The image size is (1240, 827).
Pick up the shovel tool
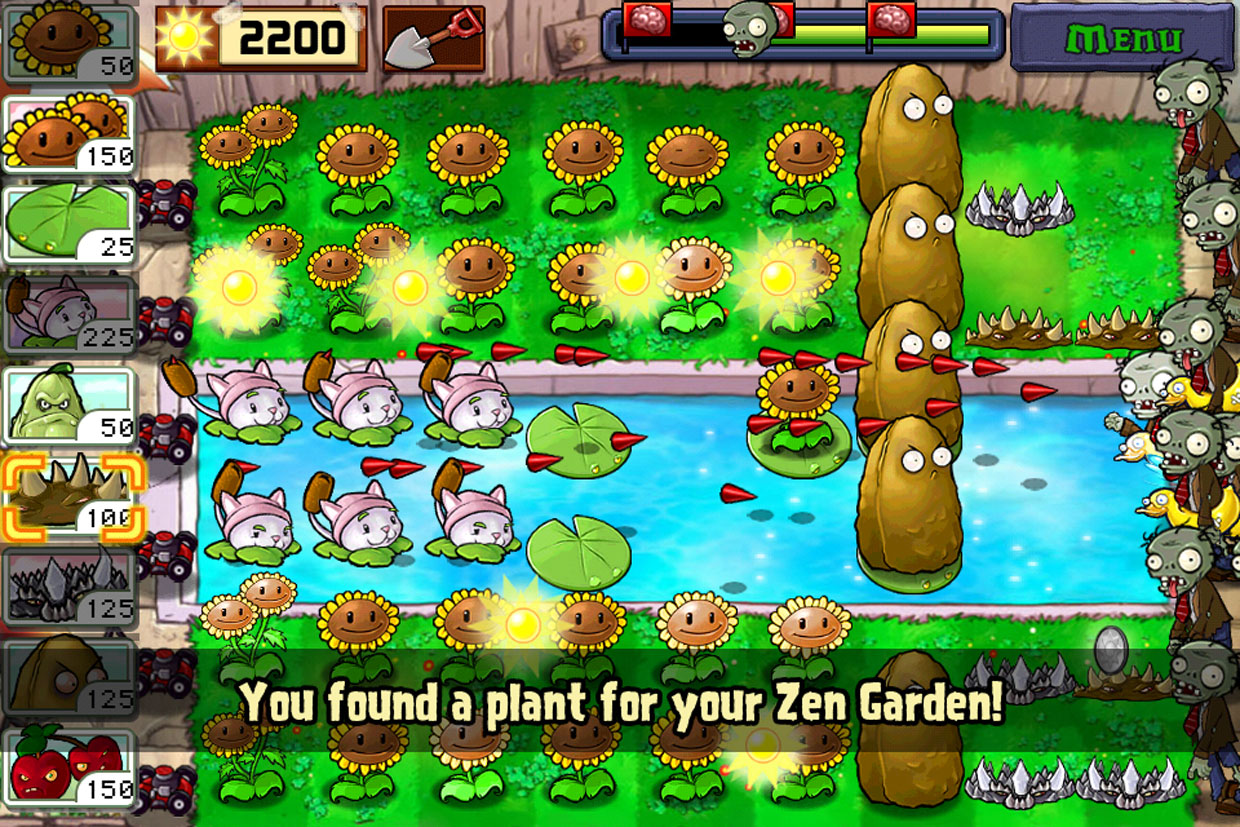click(433, 38)
